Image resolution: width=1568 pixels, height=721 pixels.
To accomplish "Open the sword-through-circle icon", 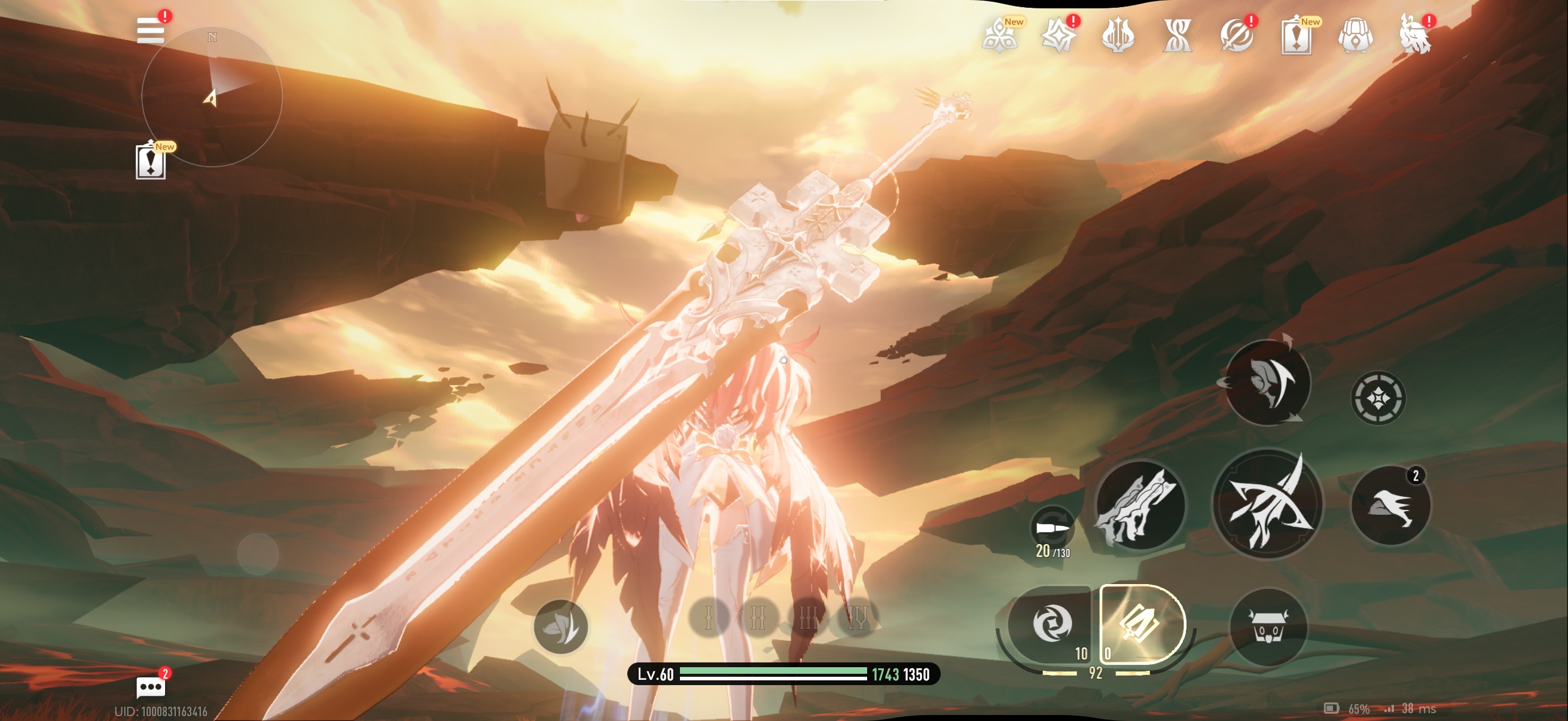I will [1236, 36].
